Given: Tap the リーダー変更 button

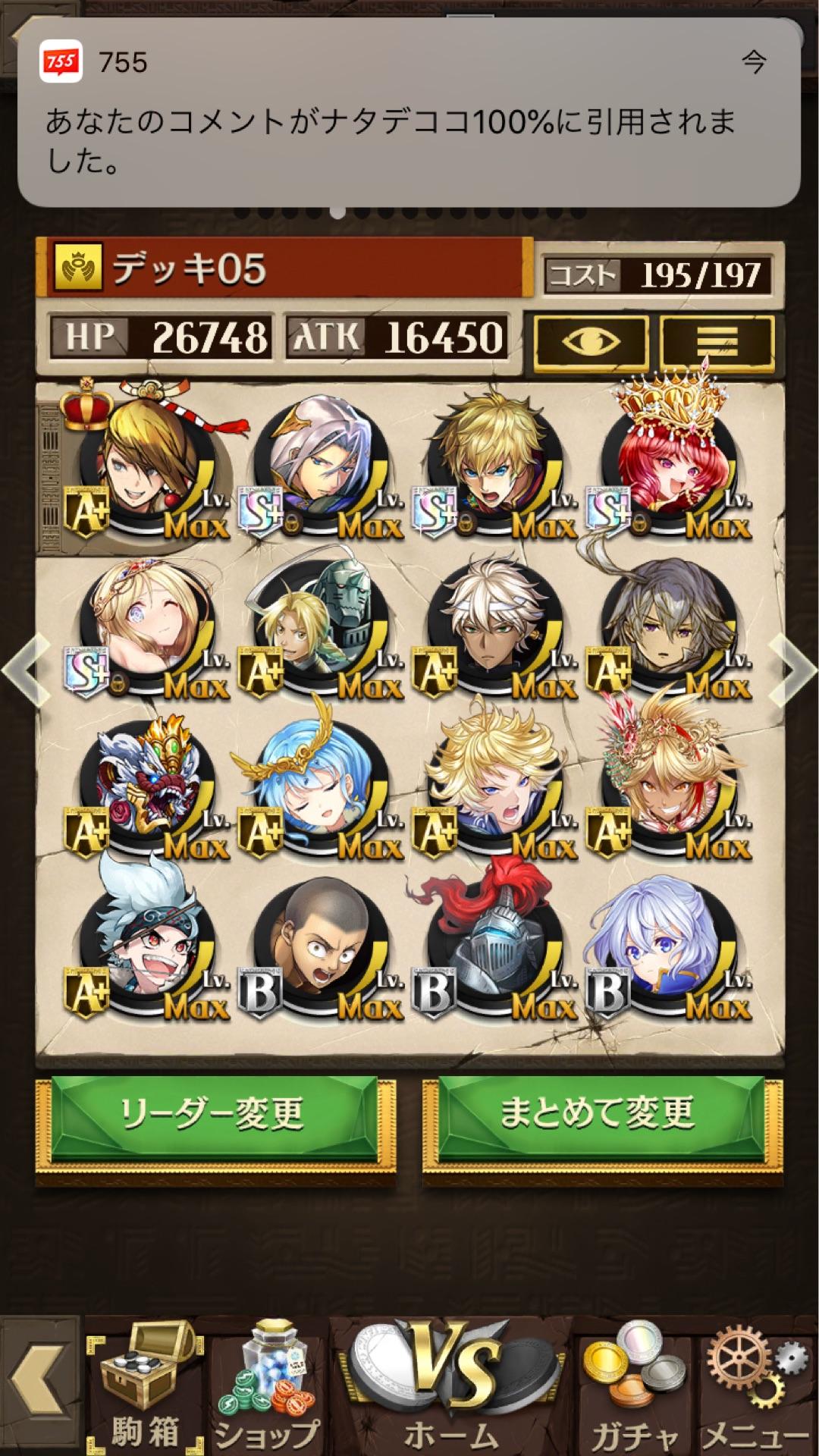Looking at the screenshot, I should tap(214, 1115).
